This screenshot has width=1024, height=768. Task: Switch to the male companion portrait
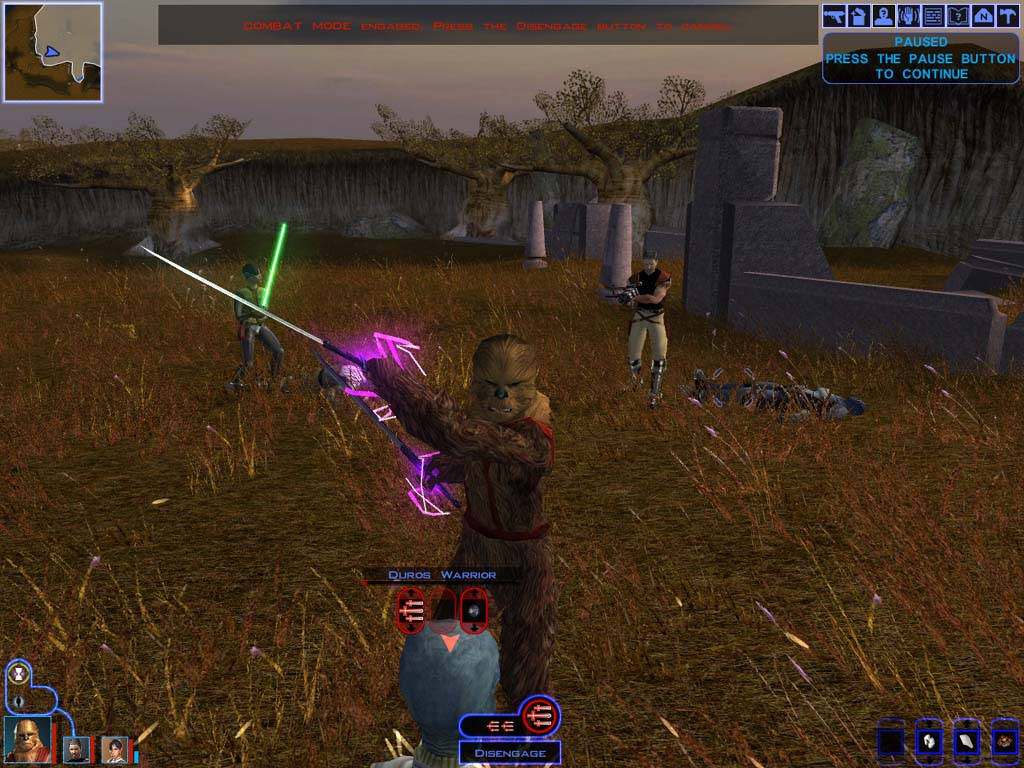click(76, 748)
